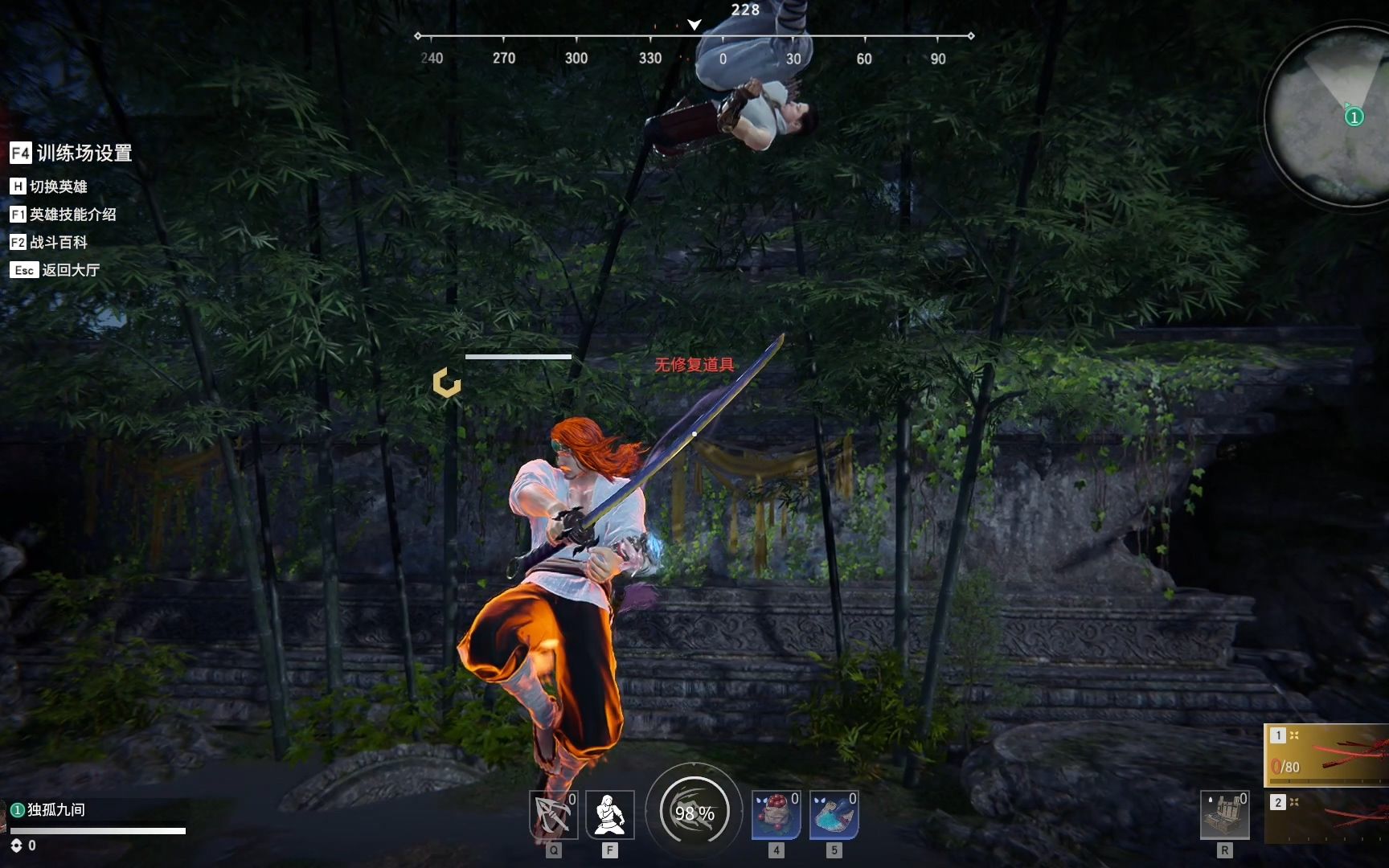Screen dimensions: 1389x868
Task: Switch to weapon slot 2
Action: point(1276,801)
